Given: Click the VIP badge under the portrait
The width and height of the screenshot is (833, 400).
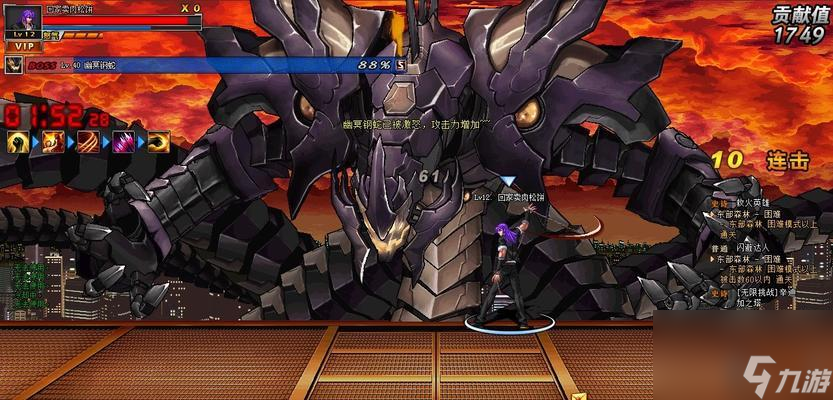Looking at the screenshot, I should tap(22, 45).
